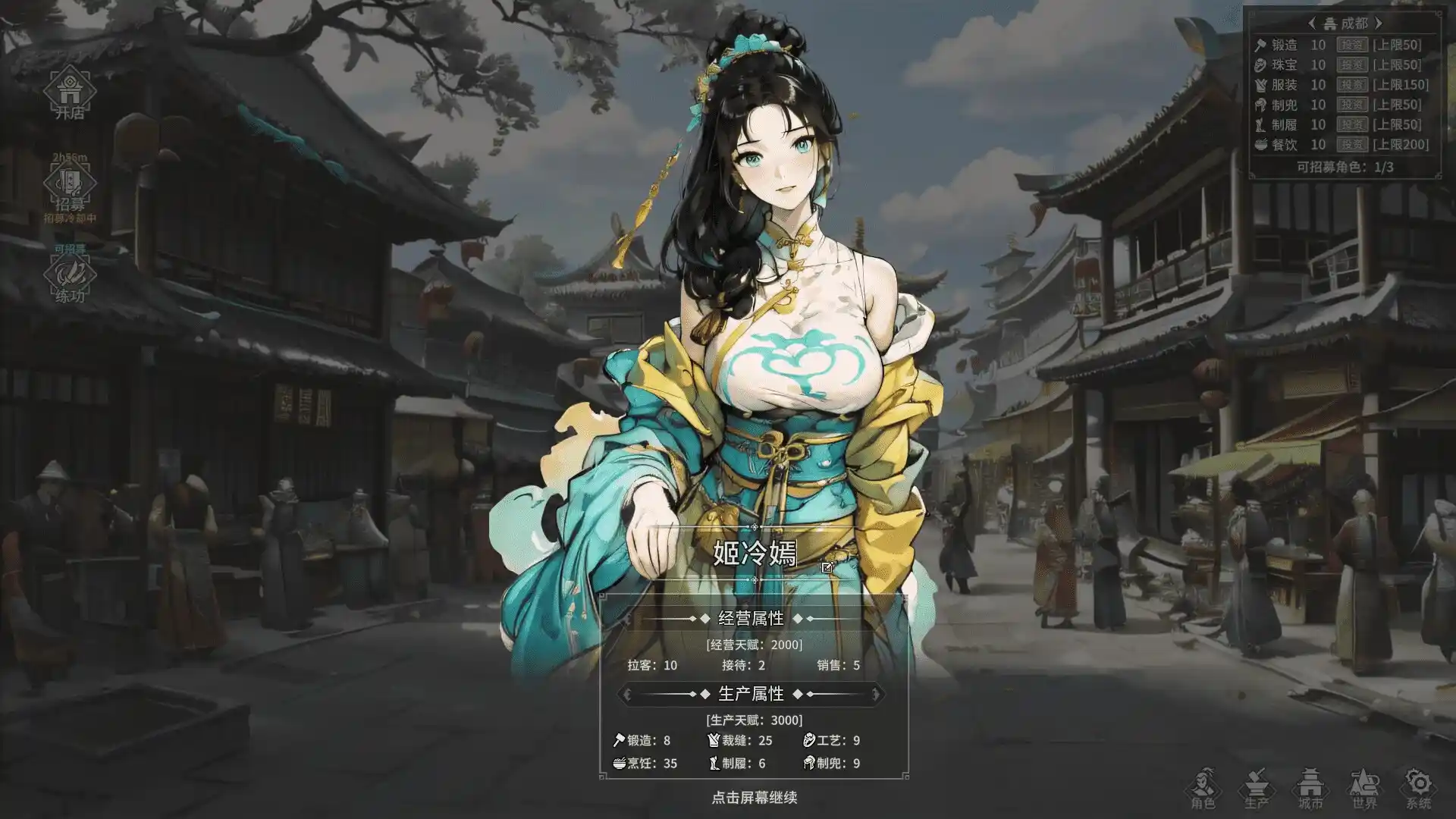
Task: Switch to previous city with left arrow
Action: [1312, 23]
